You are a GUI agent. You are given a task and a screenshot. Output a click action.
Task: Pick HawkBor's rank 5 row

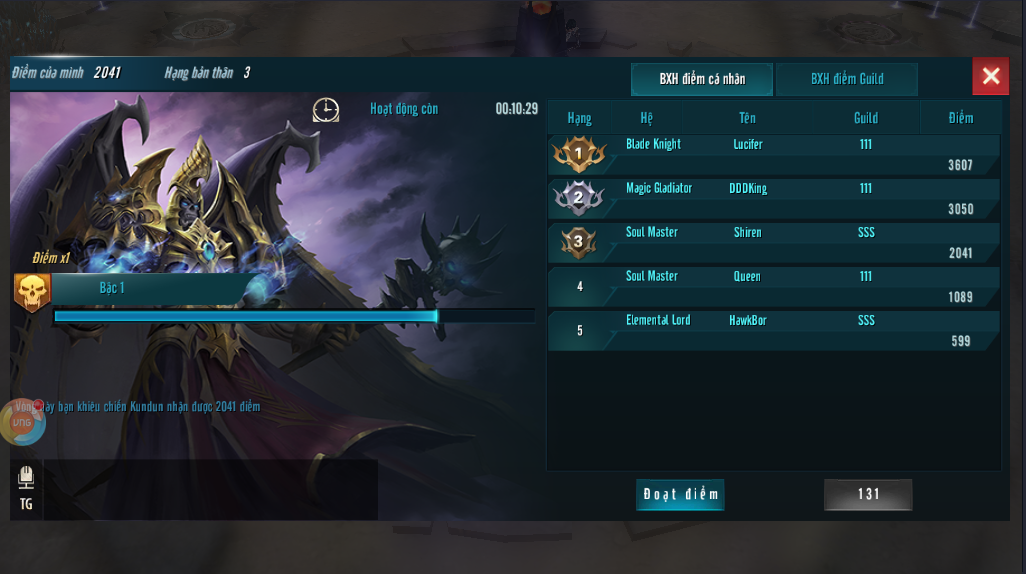774,330
